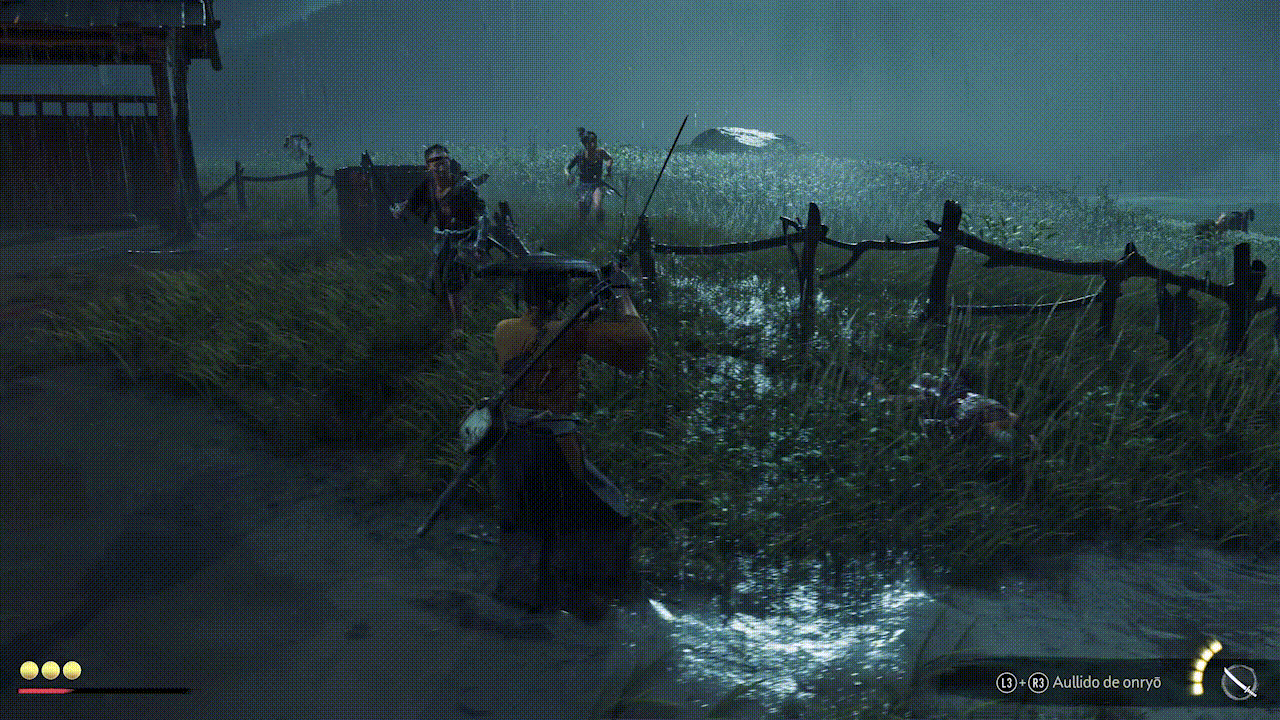Image resolution: width=1280 pixels, height=720 pixels.
Task: Click the katana stance icon
Action: click(x=1240, y=683)
